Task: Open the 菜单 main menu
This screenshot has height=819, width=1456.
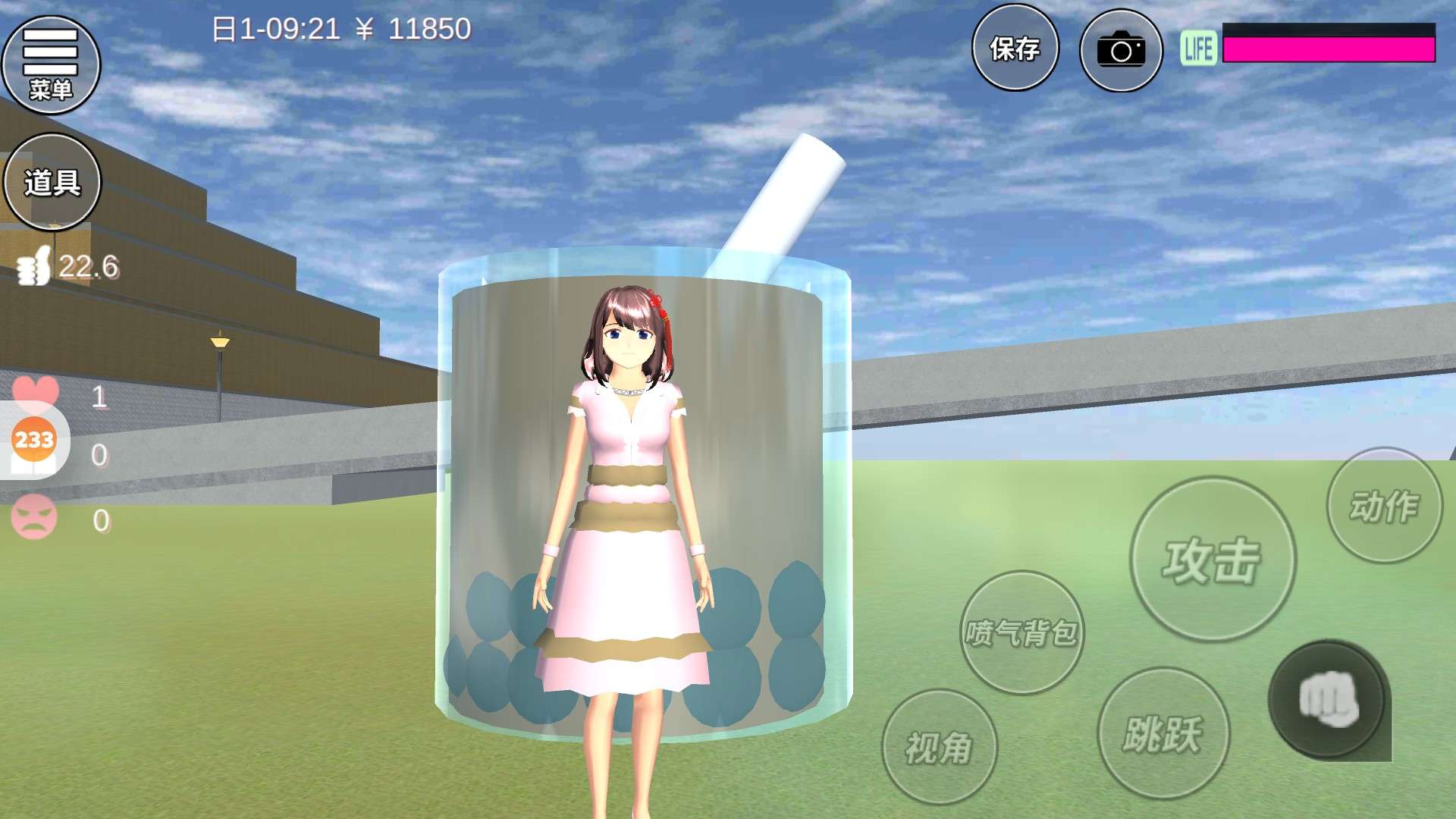Action: pos(51,64)
